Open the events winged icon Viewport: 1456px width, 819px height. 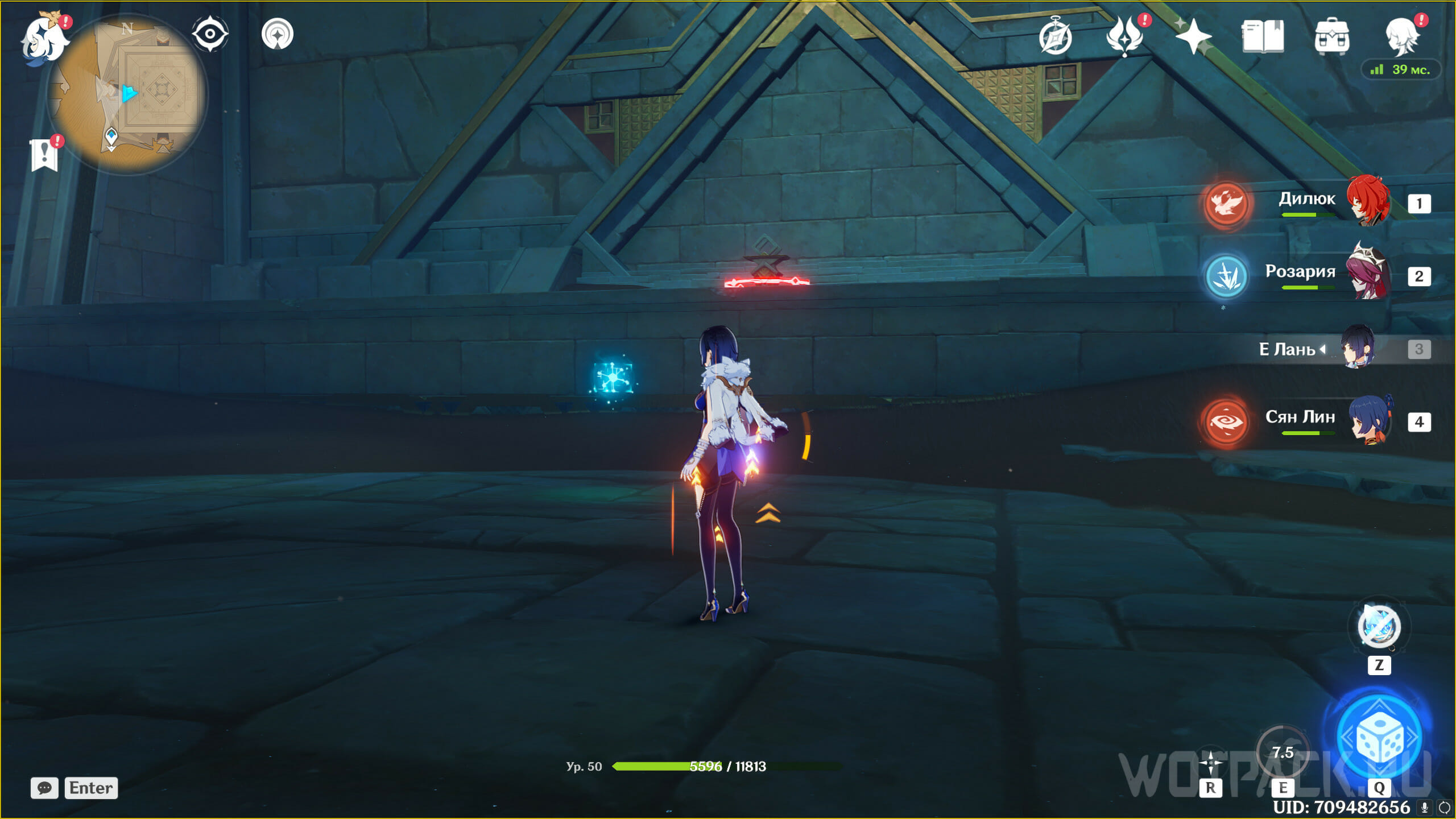1124,36
